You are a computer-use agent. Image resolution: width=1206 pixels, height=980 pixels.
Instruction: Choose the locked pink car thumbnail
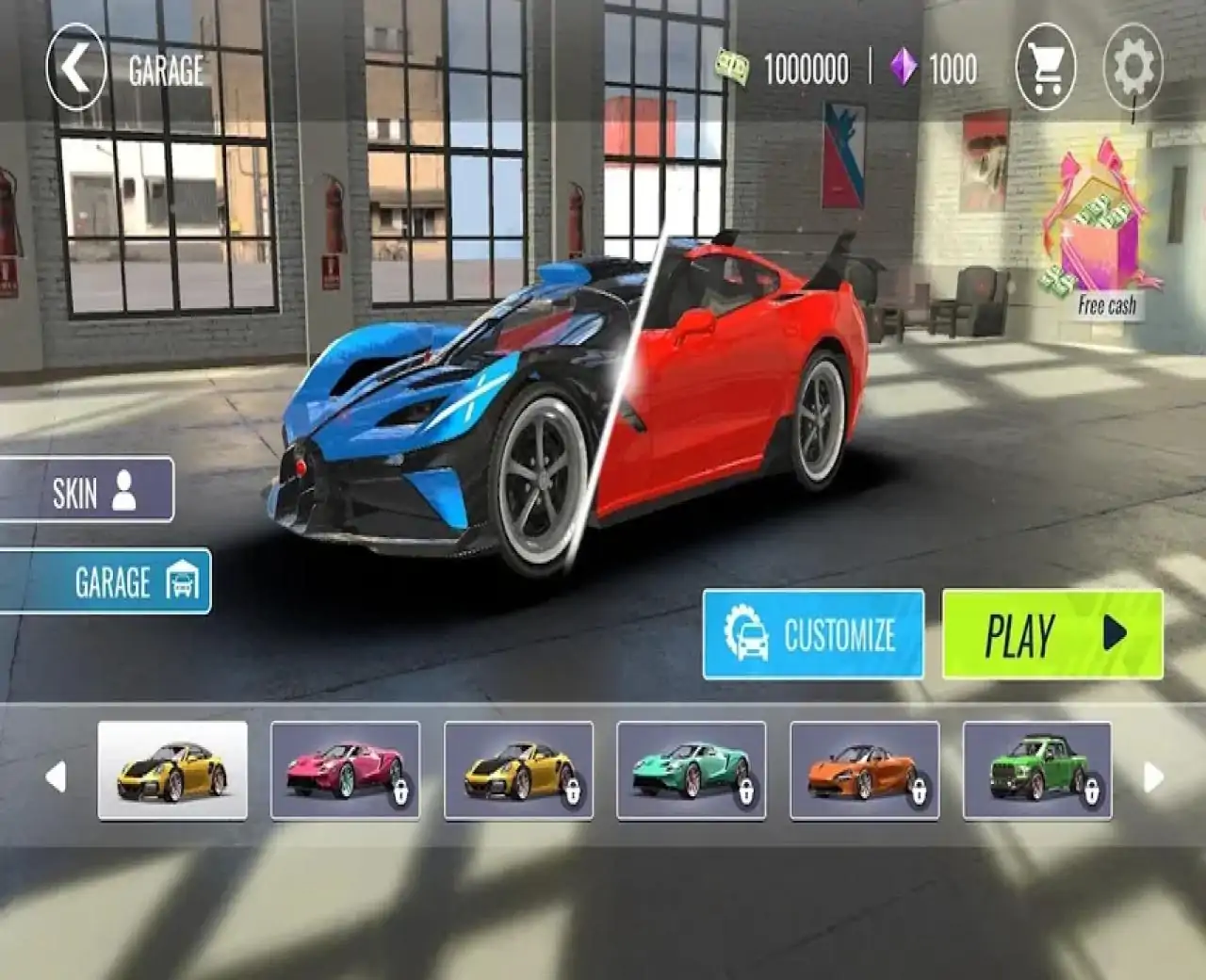345,770
